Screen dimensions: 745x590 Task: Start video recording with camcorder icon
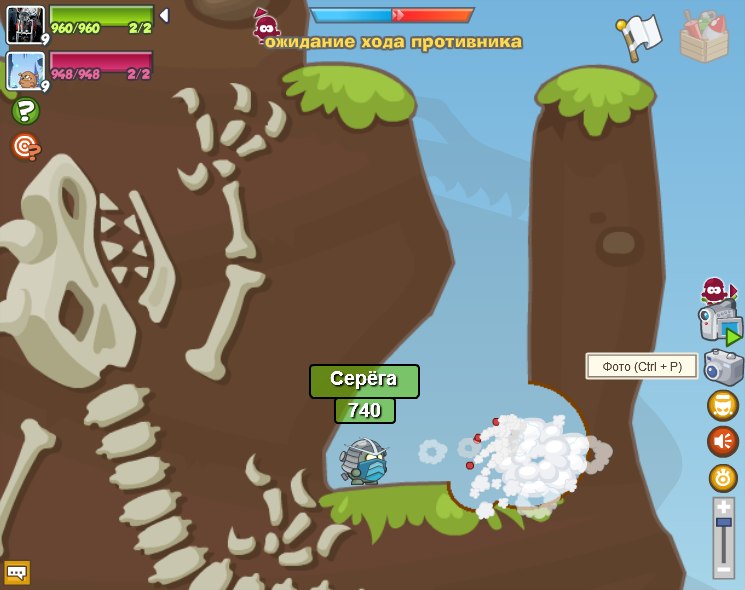click(719, 325)
